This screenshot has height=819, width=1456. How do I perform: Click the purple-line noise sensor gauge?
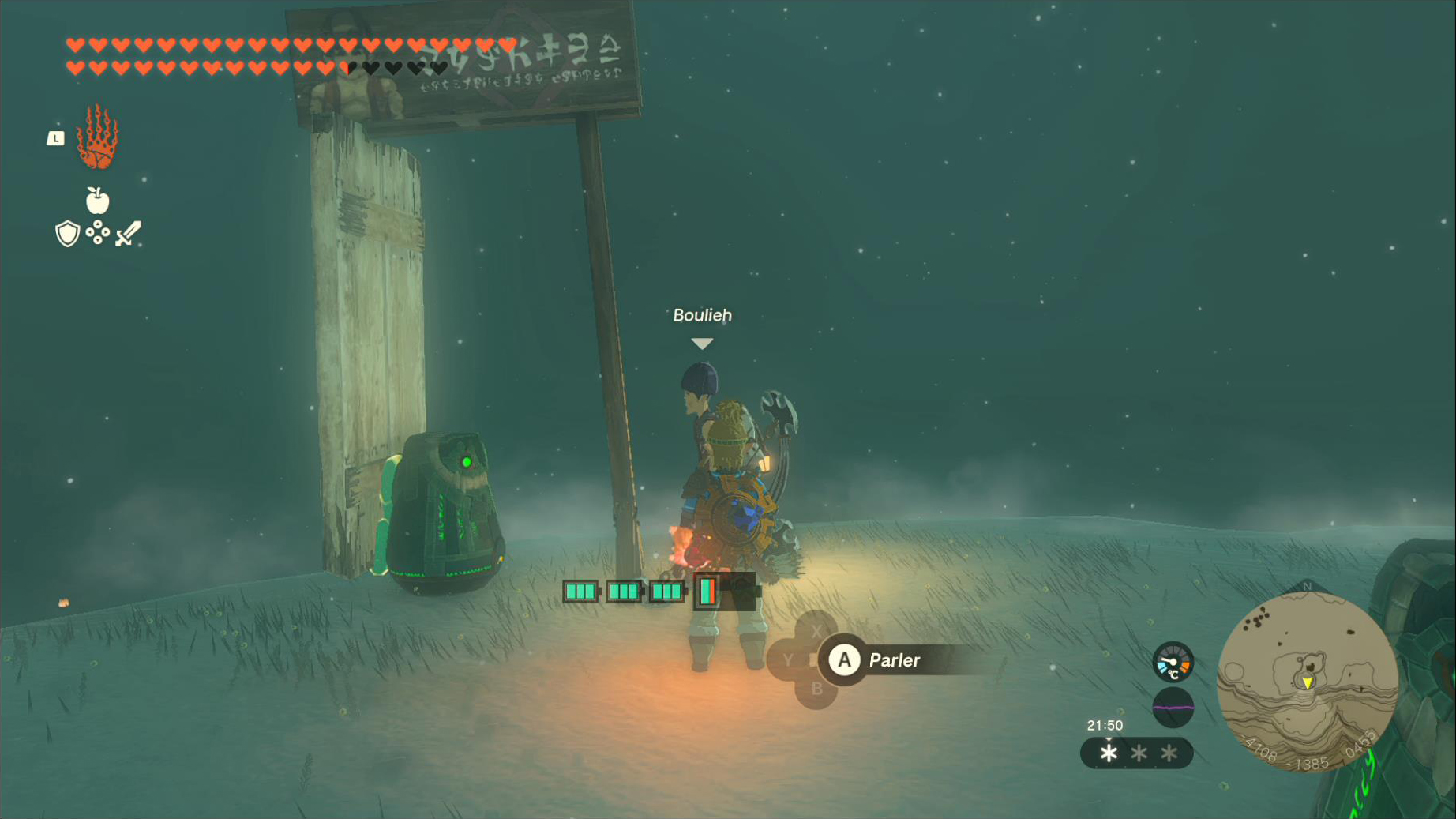point(1173,707)
